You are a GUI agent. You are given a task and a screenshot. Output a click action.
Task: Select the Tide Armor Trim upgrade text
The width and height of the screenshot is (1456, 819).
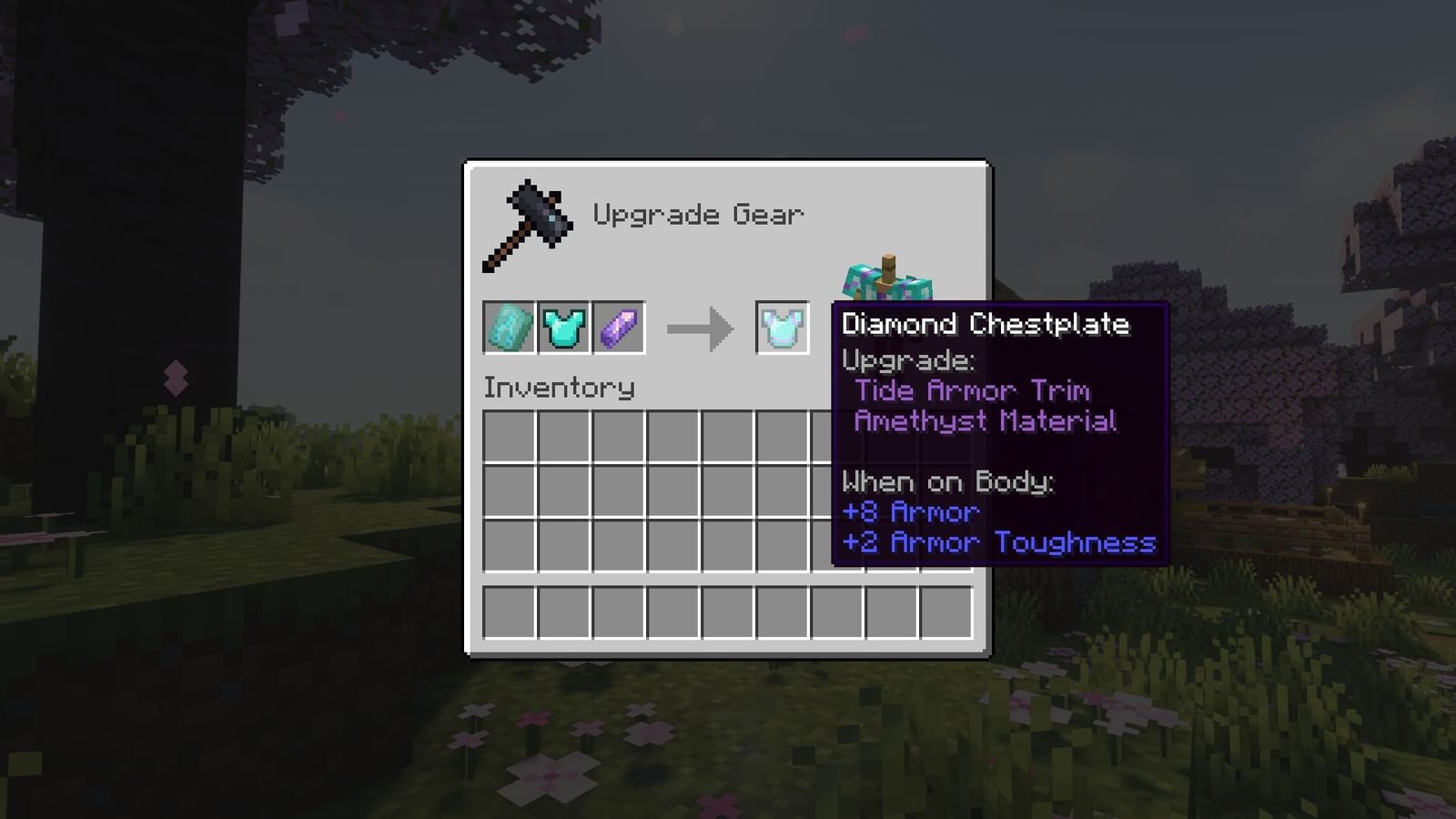[972, 391]
